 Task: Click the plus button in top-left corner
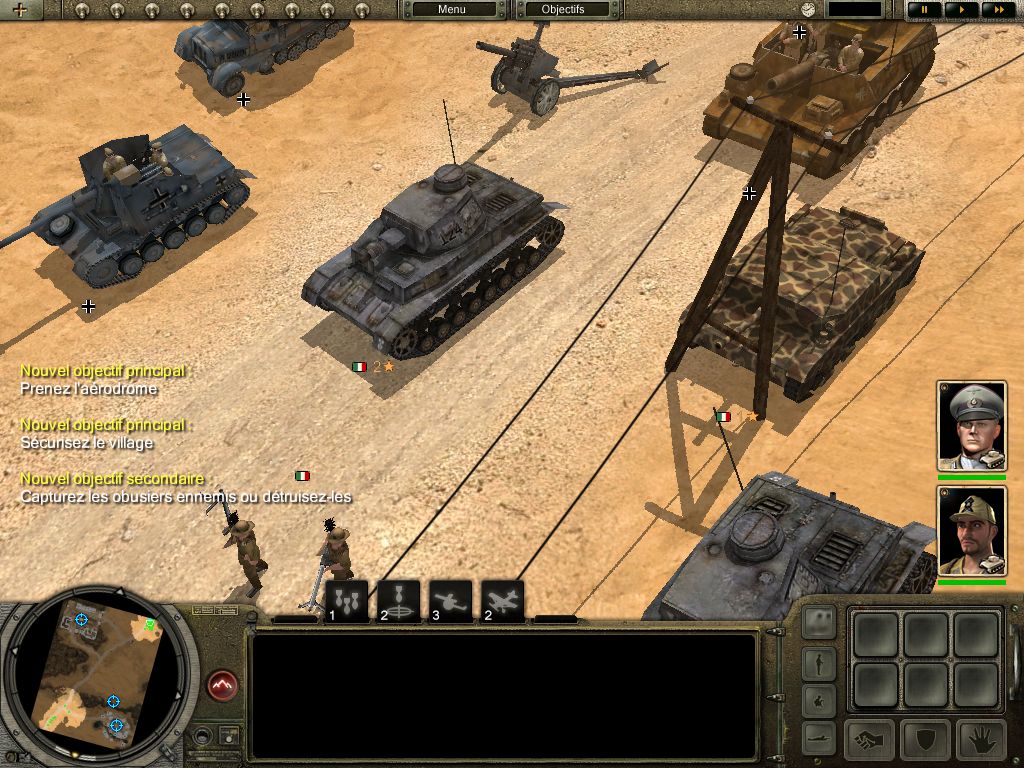[20, 10]
